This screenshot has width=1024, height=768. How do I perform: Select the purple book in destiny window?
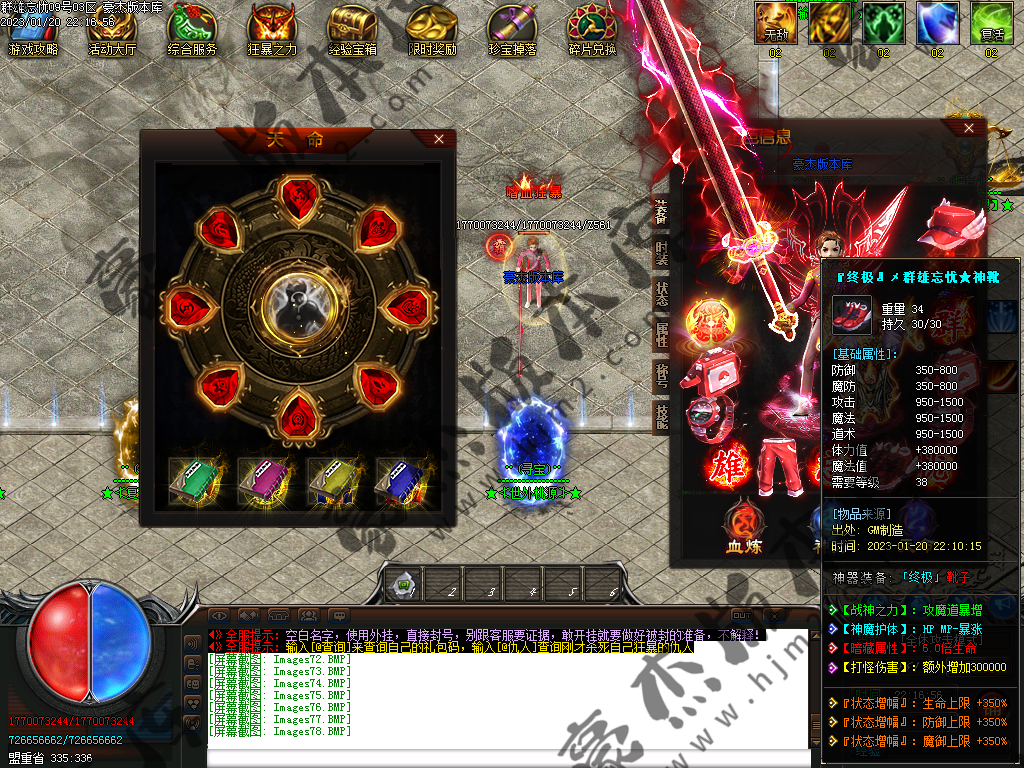[264, 481]
